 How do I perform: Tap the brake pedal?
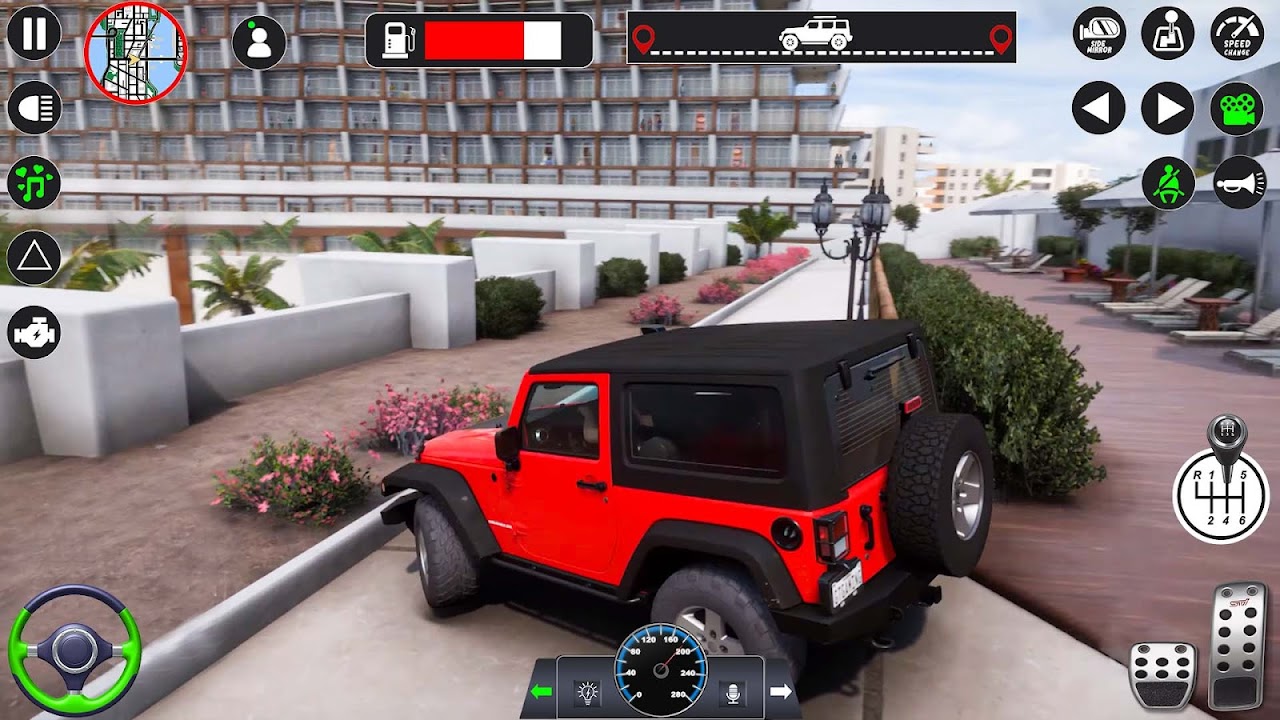pos(1162,675)
